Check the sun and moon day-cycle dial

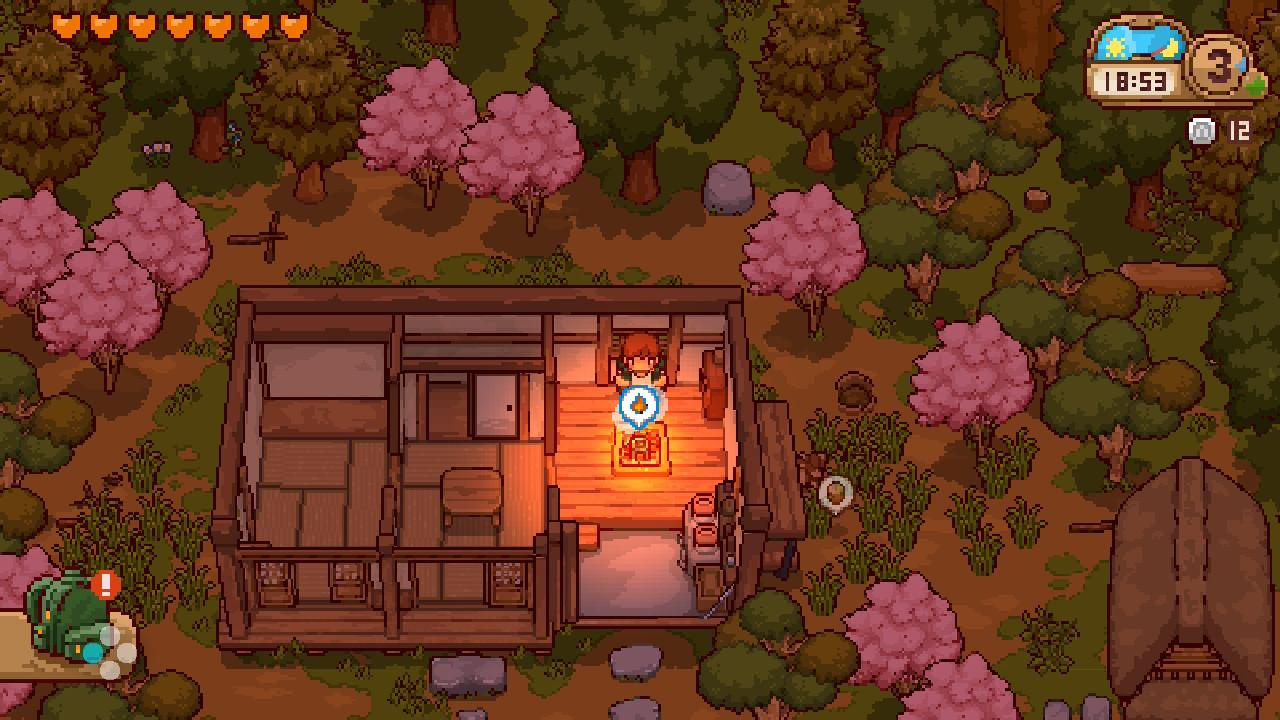pos(1140,45)
